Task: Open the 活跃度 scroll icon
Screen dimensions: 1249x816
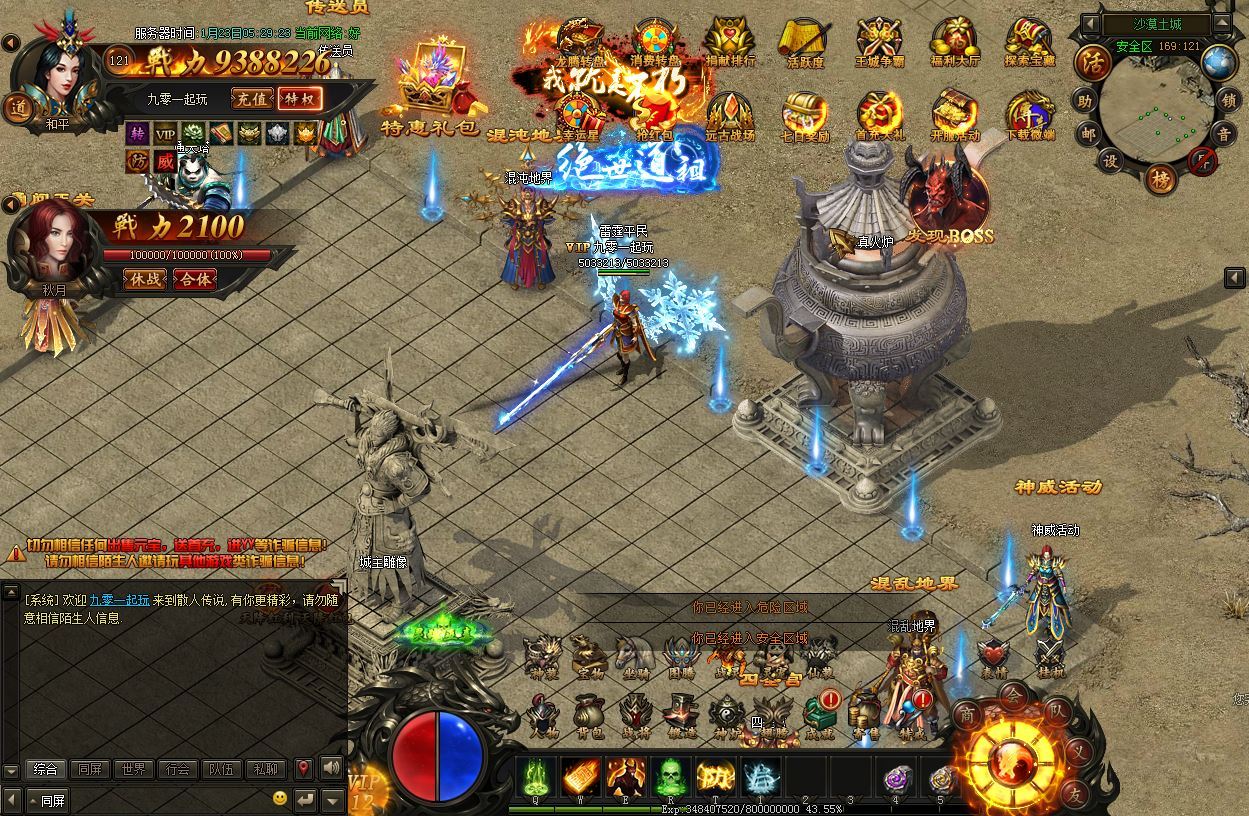Action: tap(805, 43)
